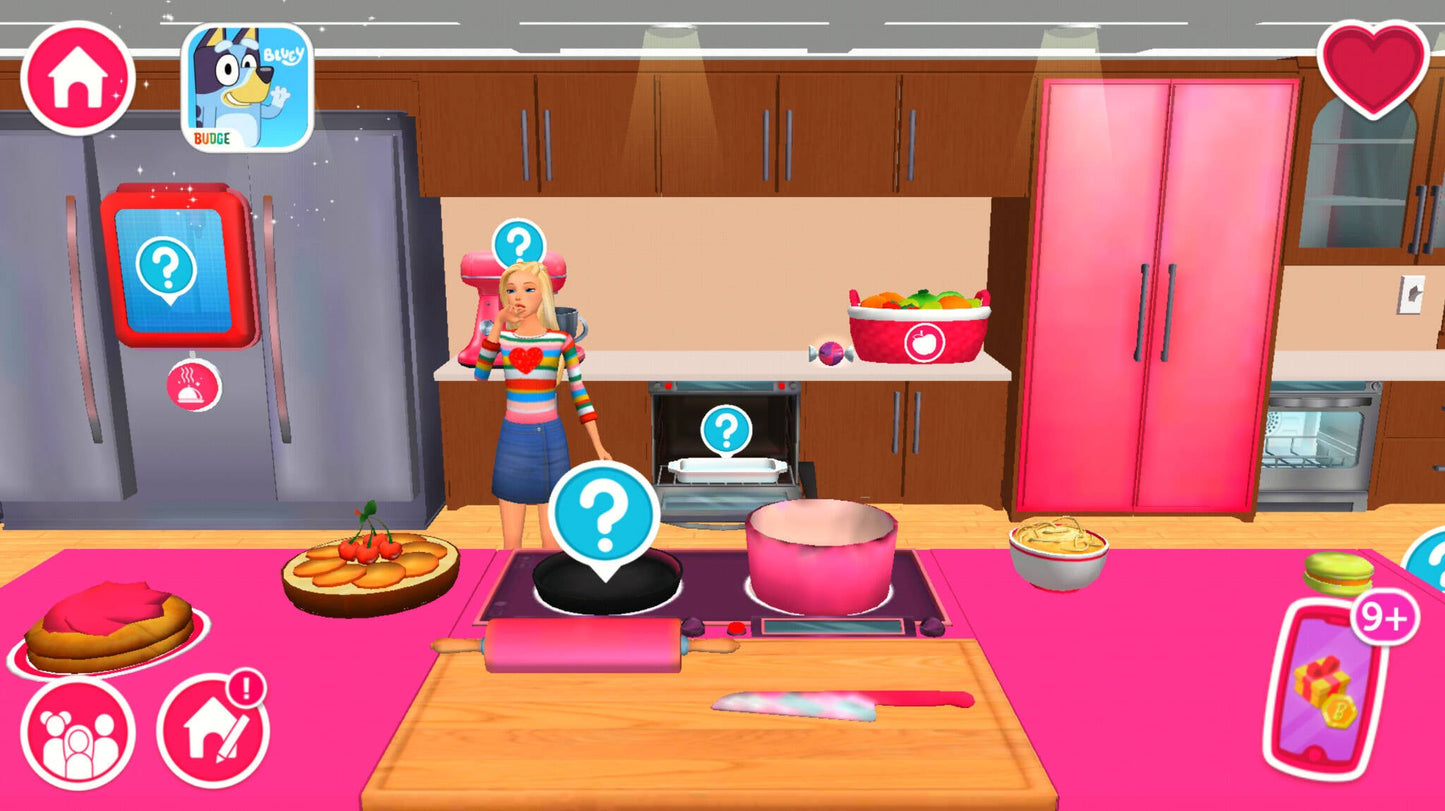Screen dimensions: 1445x811
Task: Open the Bluey Budge app promo
Action: (x=243, y=88)
